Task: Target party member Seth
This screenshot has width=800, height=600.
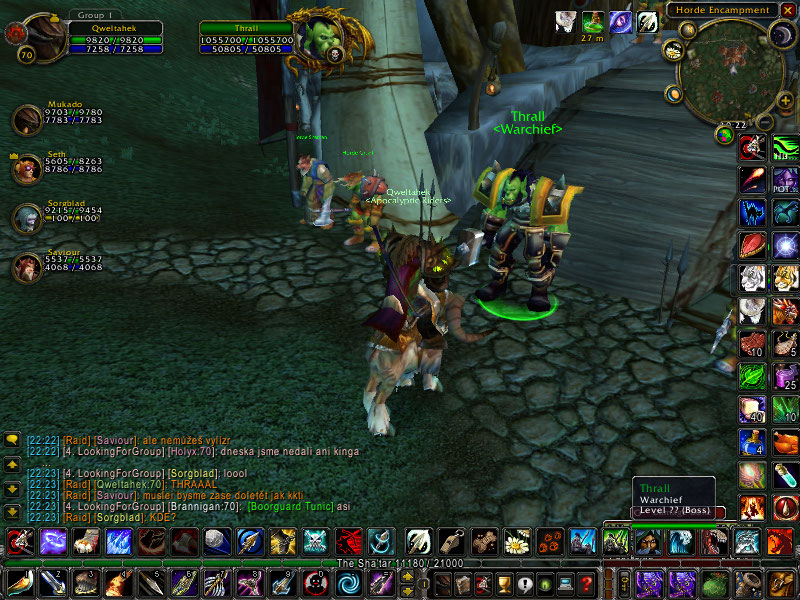Action: point(27,168)
